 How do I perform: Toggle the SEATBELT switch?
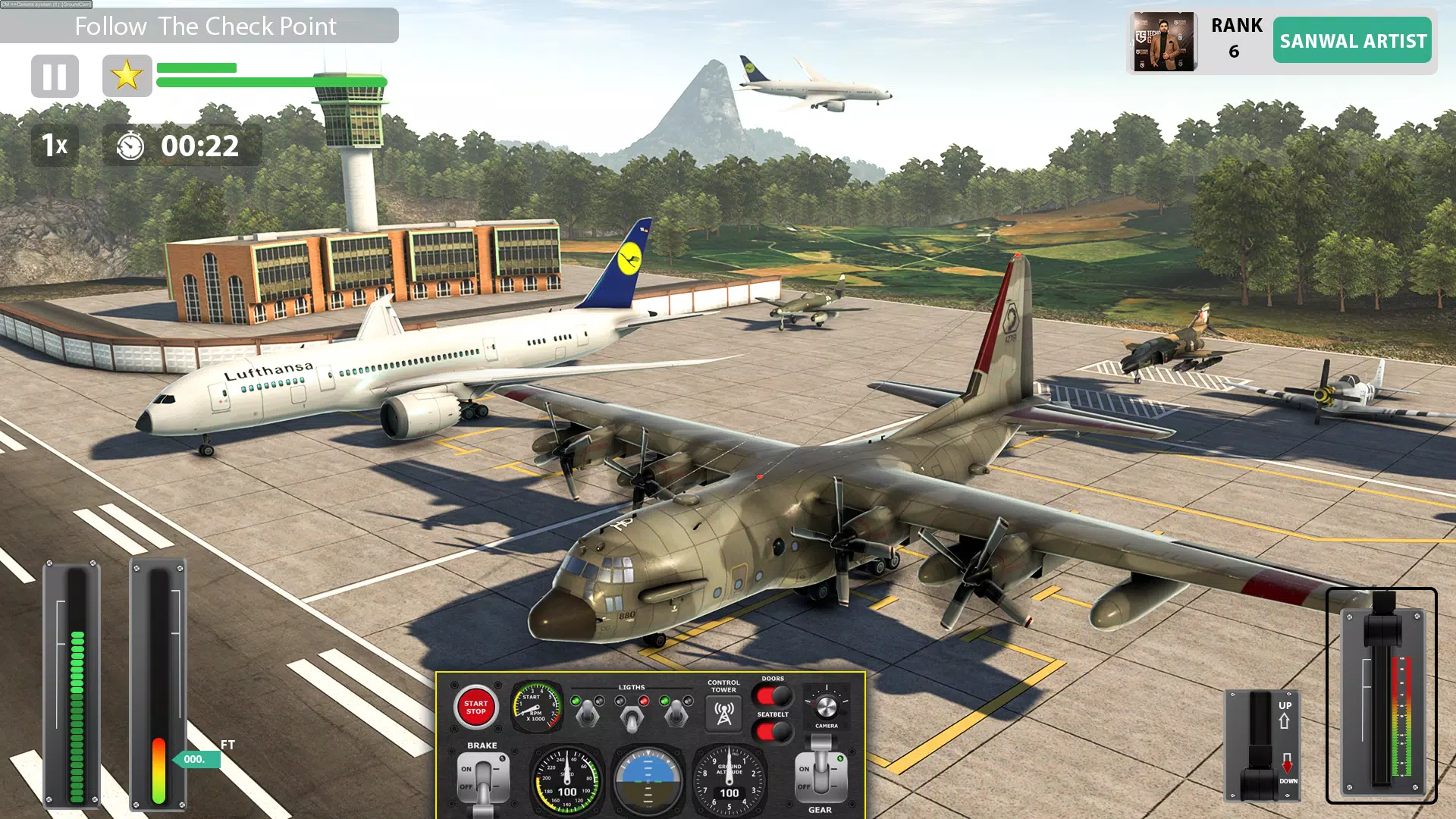[x=772, y=732]
